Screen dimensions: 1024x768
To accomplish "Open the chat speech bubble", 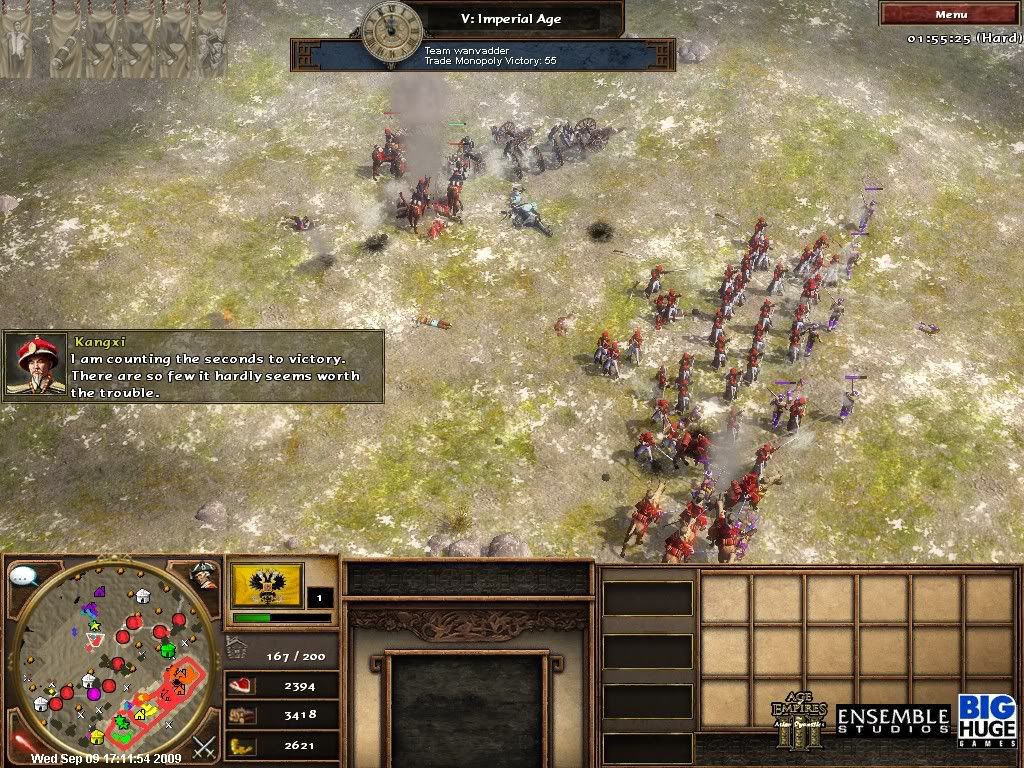I will tap(24, 577).
